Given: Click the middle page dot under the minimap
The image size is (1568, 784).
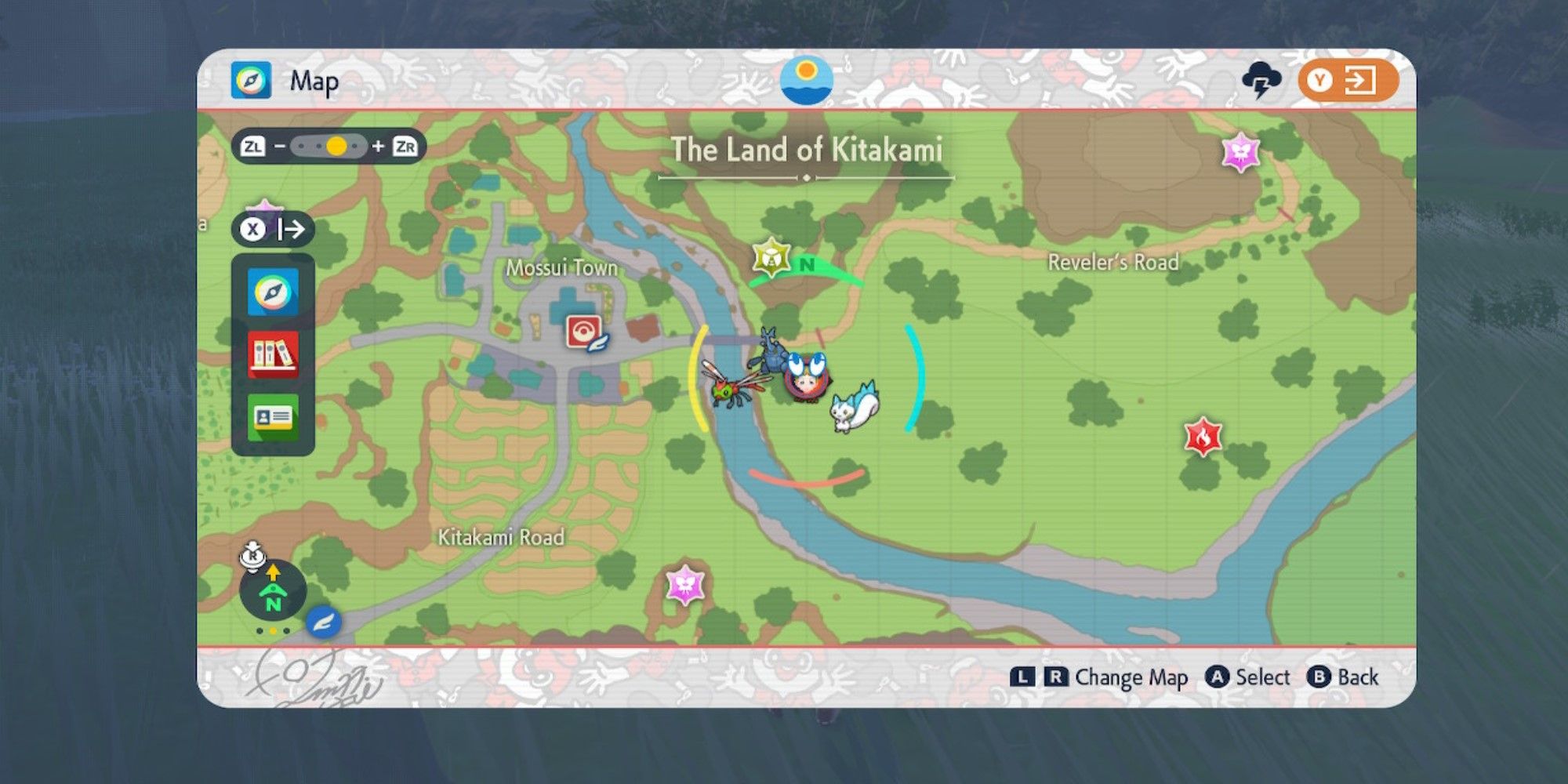Looking at the screenshot, I should click(x=273, y=631).
